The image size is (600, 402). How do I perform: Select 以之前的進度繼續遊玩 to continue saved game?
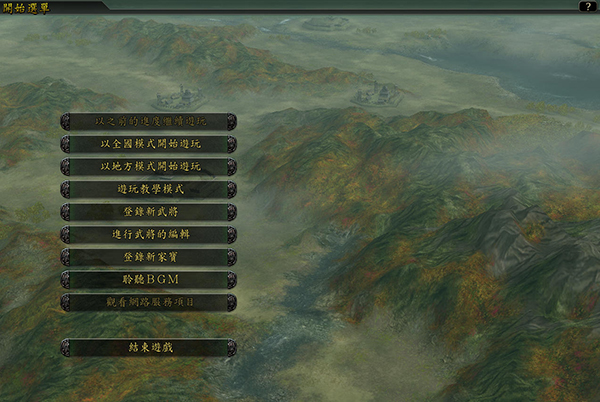(x=149, y=121)
